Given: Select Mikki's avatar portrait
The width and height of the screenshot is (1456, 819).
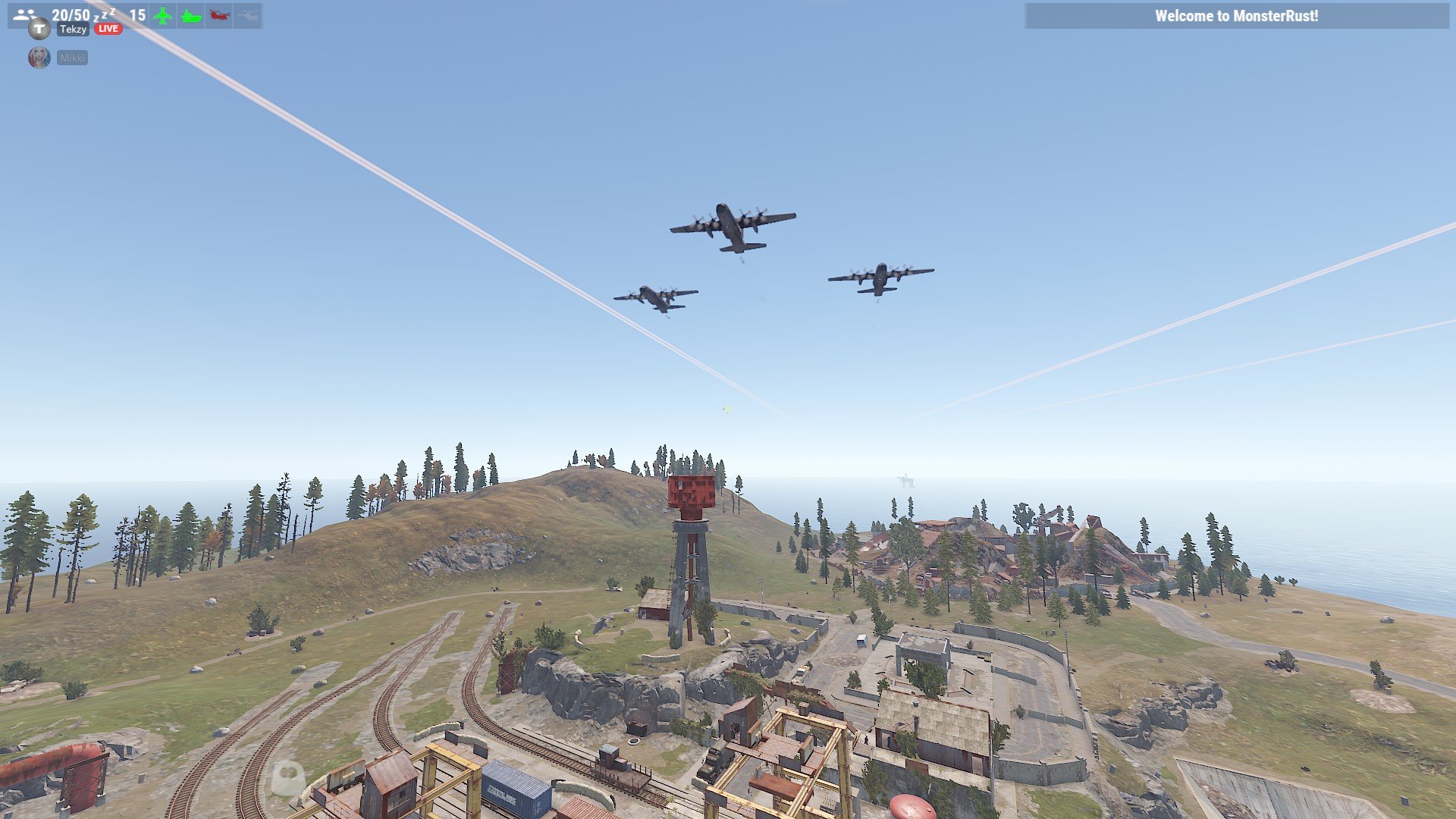Looking at the screenshot, I should coord(39,58).
